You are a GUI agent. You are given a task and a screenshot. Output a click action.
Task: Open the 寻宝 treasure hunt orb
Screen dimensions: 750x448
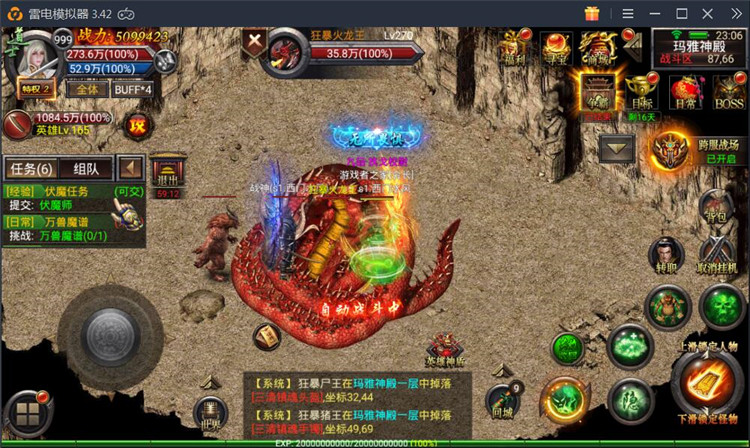(555, 45)
